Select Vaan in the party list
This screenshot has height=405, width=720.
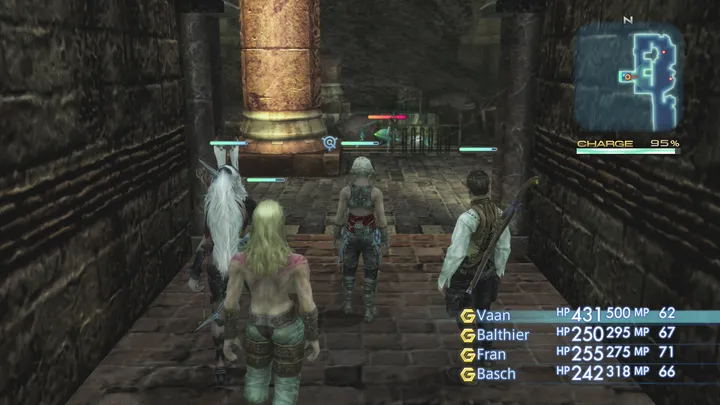pyautogui.click(x=500, y=316)
